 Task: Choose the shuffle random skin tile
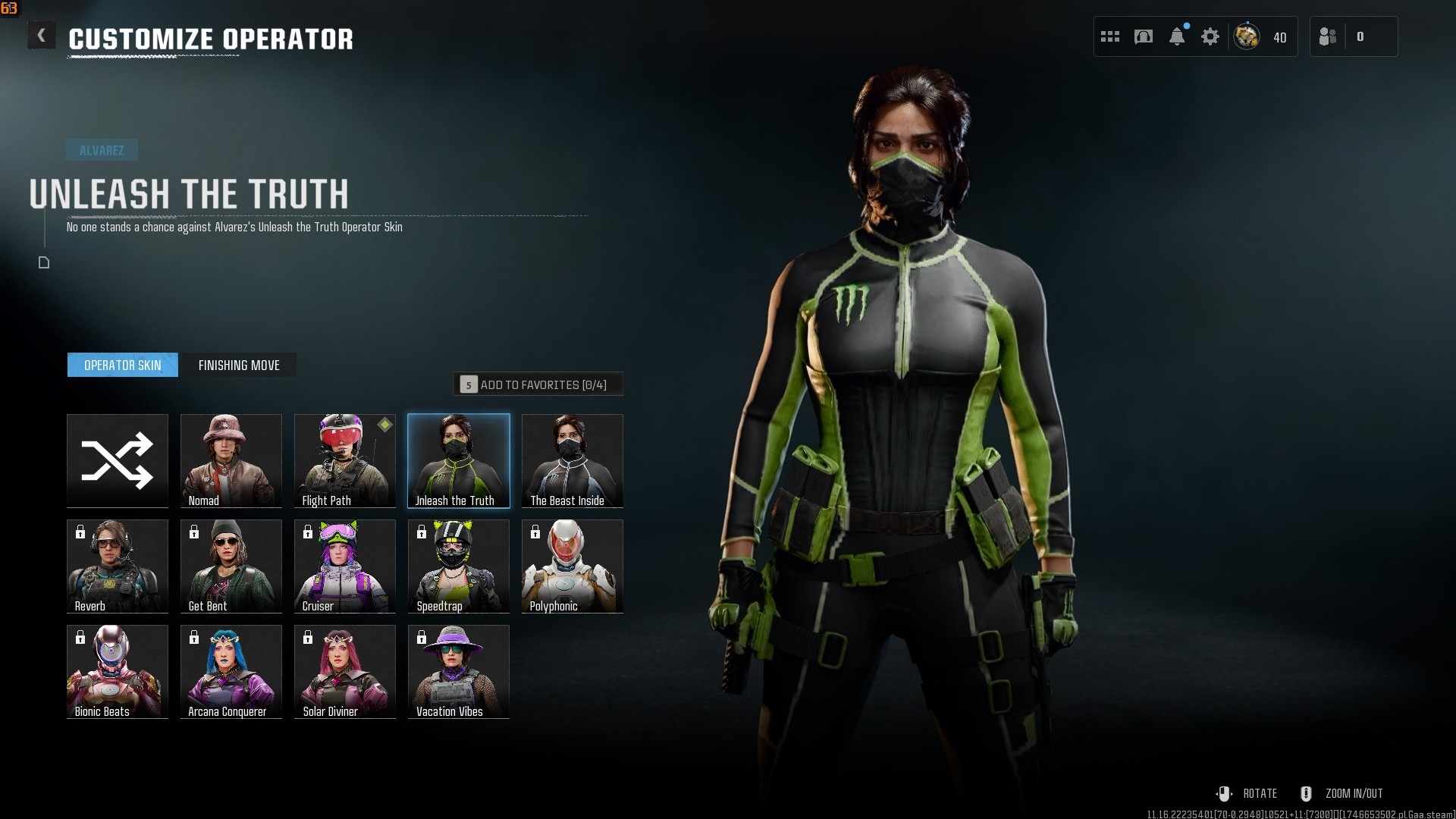[x=118, y=460]
